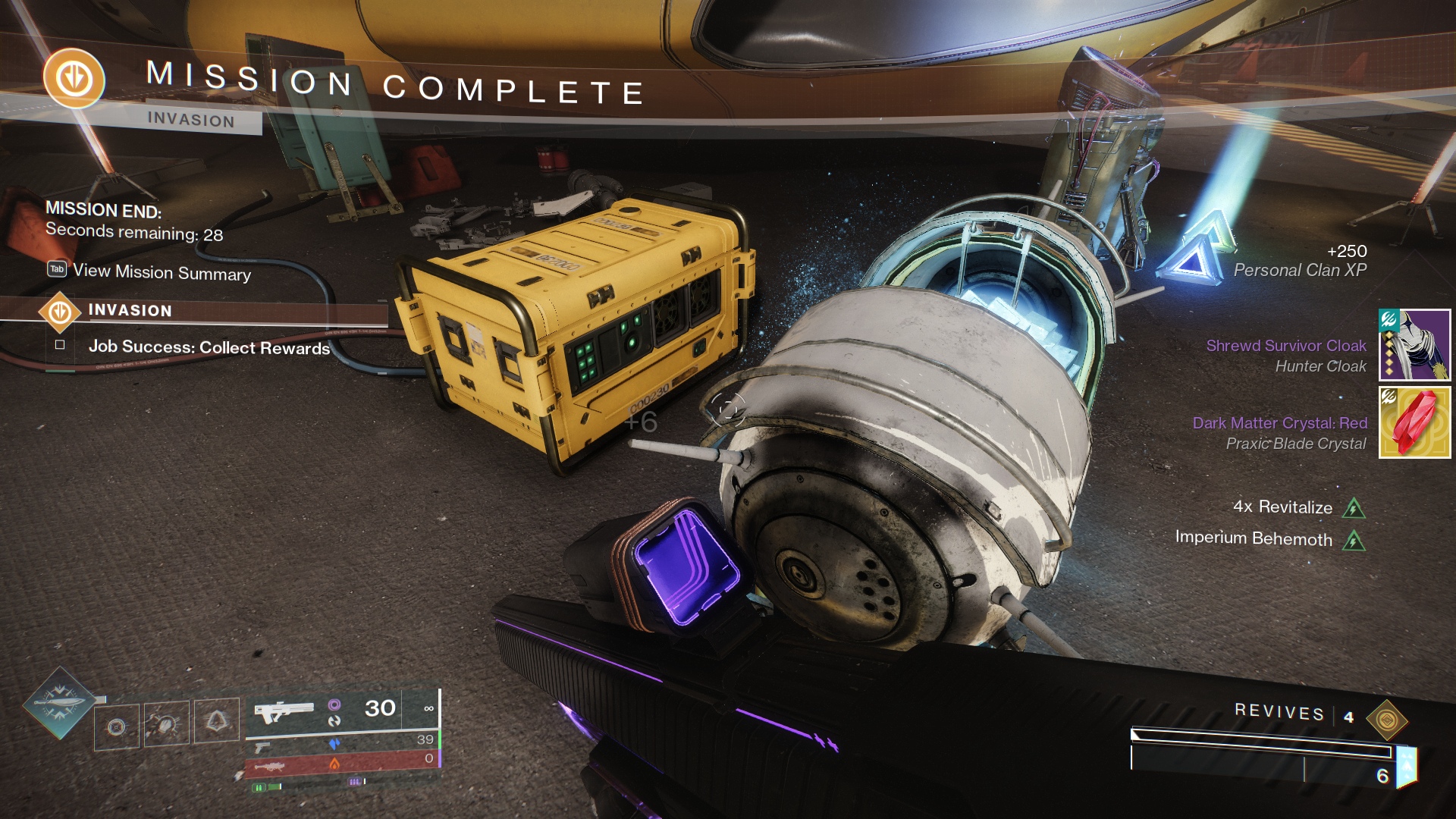
Task: Select the Shrewd Survivor Cloak reward icon
Action: pyautogui.click(x=1414, y=345)
